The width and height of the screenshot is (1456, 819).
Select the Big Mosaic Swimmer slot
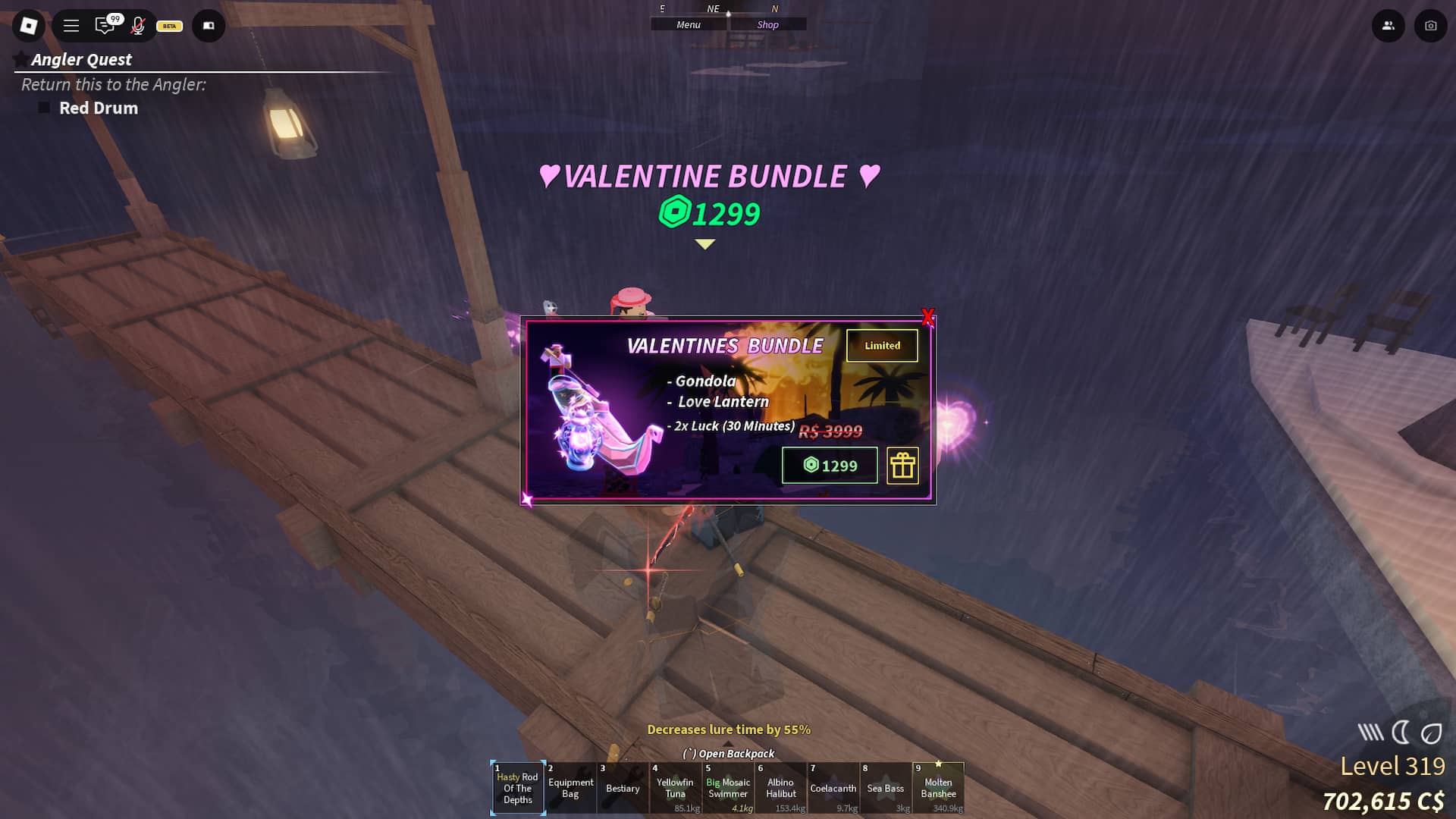[x=728, y=788]
